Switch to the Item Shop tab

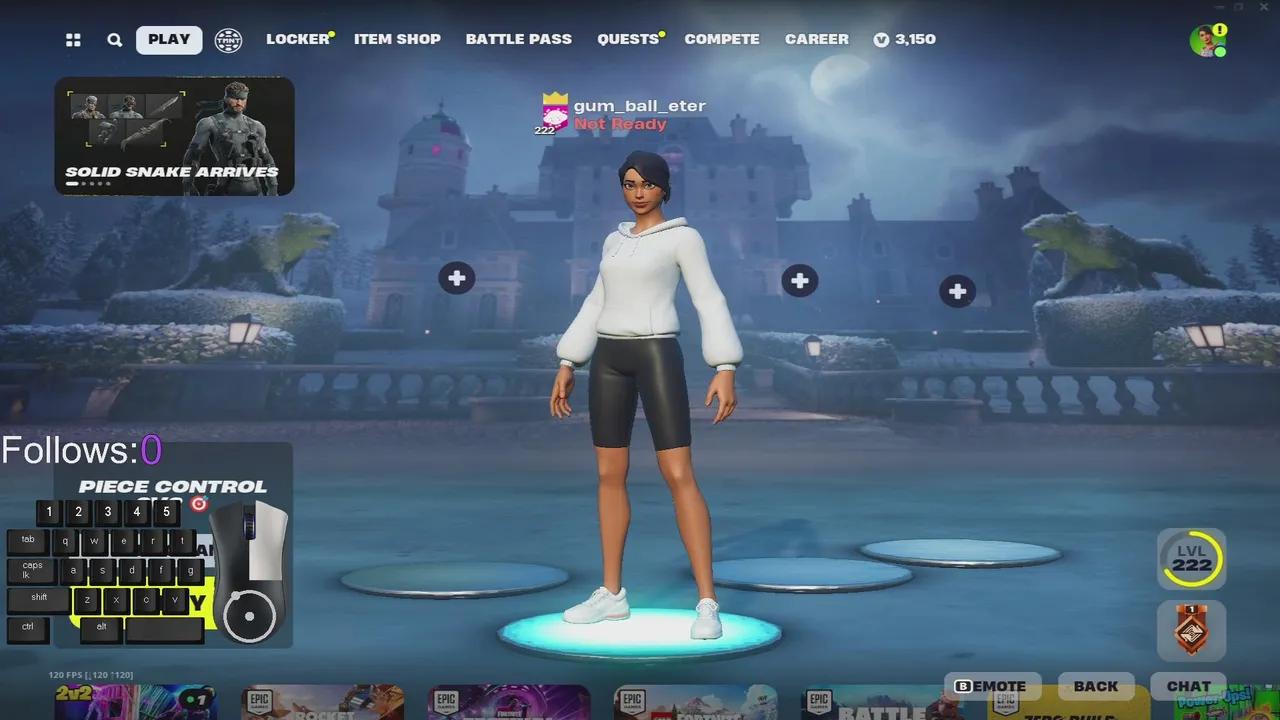[397, 39]
